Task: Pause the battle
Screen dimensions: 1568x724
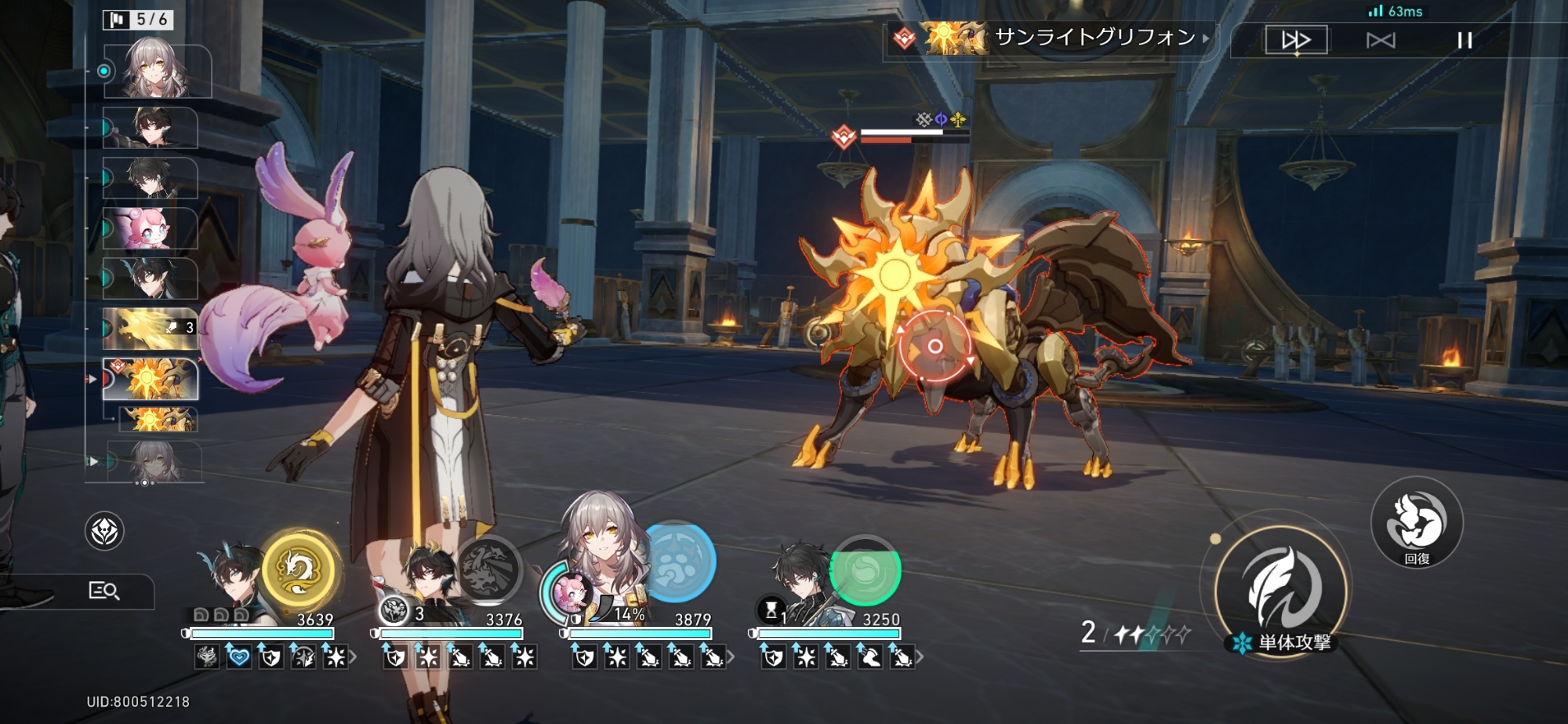Action: [1465, 40]
